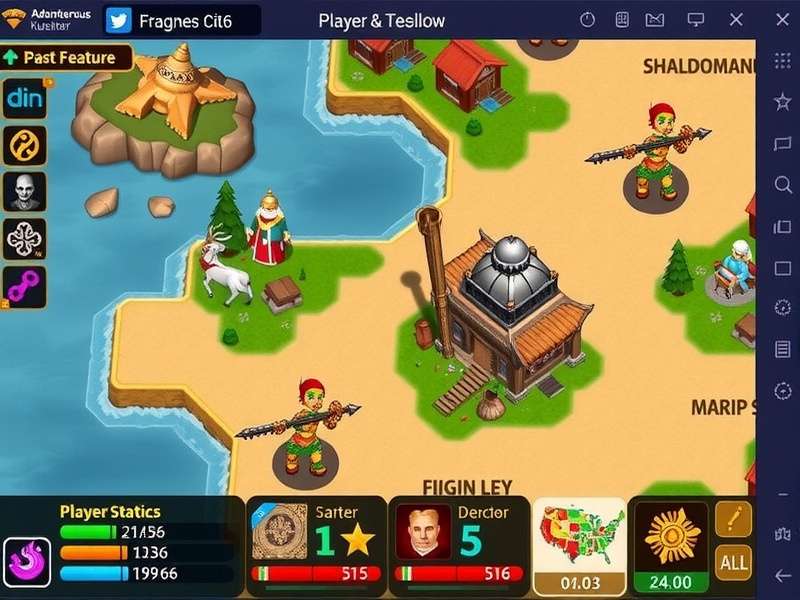Select the ALL filter button
The image size is (800, 600).
pos(733,562)
